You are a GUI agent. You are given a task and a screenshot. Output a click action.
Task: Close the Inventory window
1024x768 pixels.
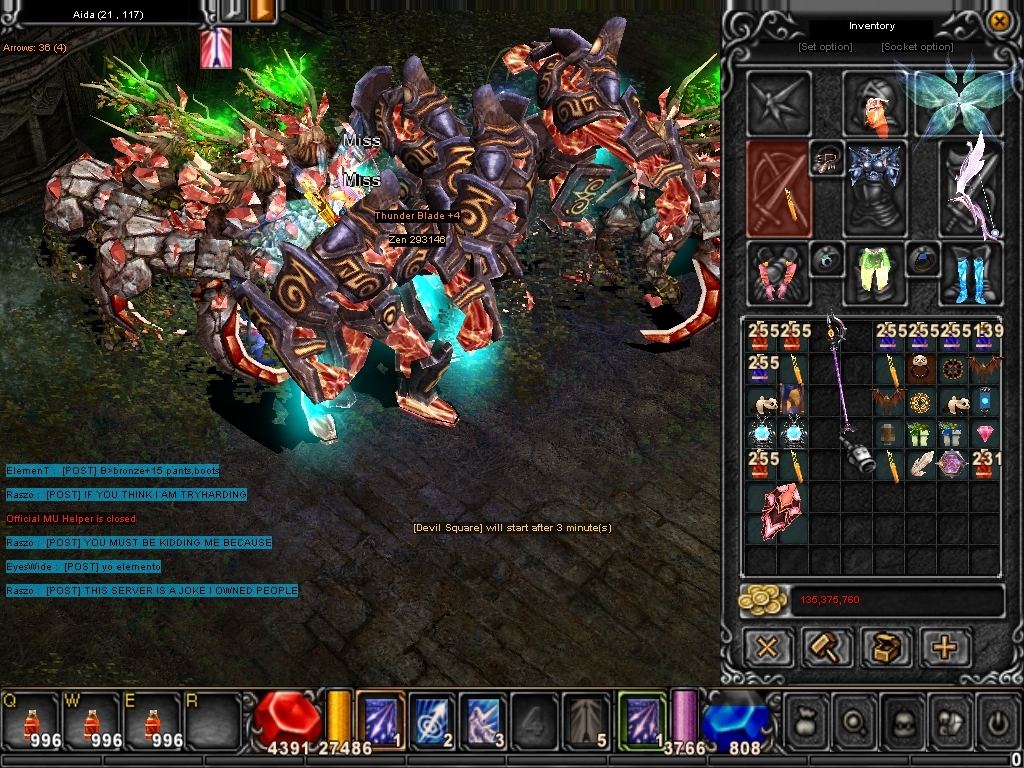[x=998, y=21]
